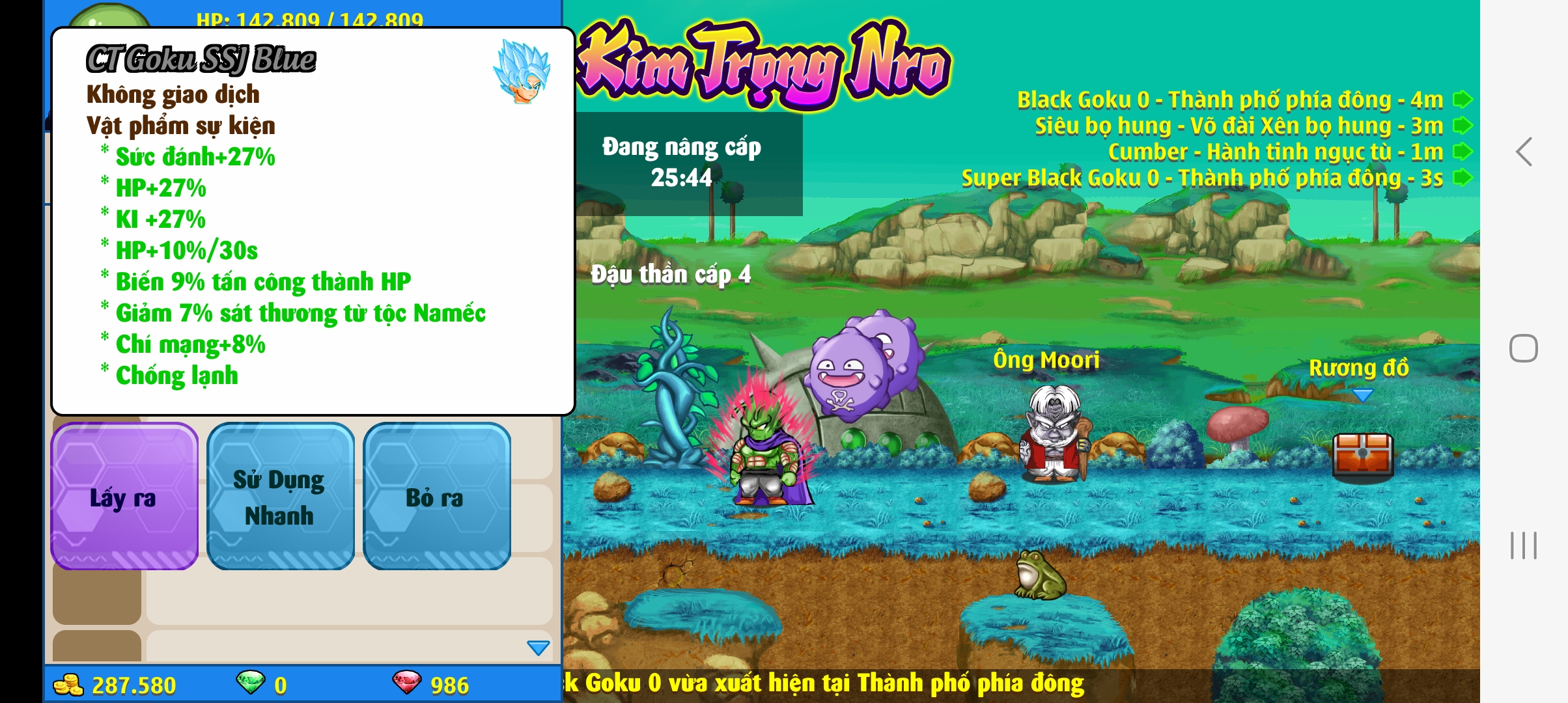Choose the Sử Dụng Nhanh button
This screenshot has height=703, width=1568.
click(x=280, y=497)
